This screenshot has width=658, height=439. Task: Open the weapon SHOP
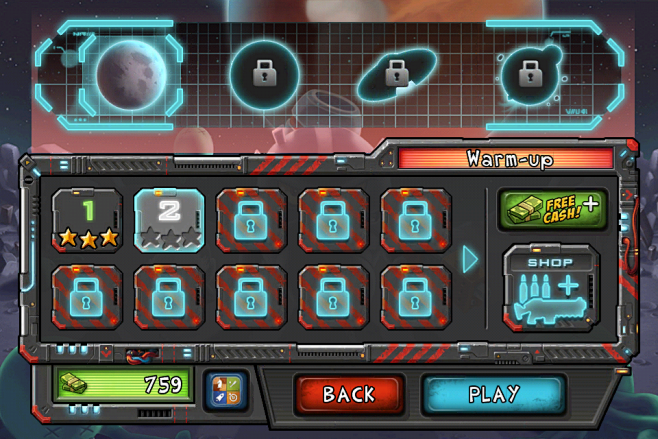coord(551,287)
